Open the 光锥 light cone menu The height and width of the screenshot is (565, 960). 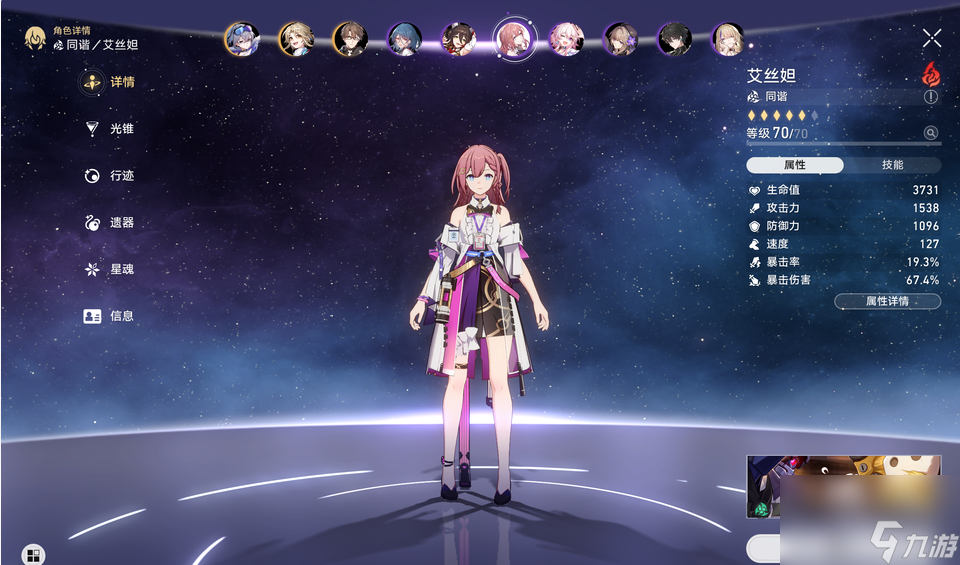(x=110, y=129)
